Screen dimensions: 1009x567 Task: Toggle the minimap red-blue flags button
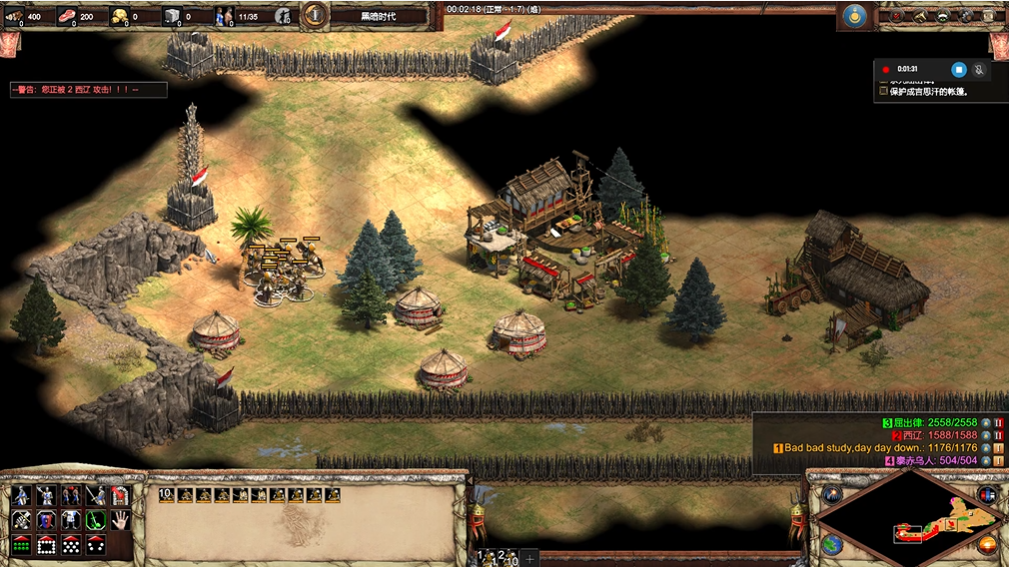pos(988,494)
